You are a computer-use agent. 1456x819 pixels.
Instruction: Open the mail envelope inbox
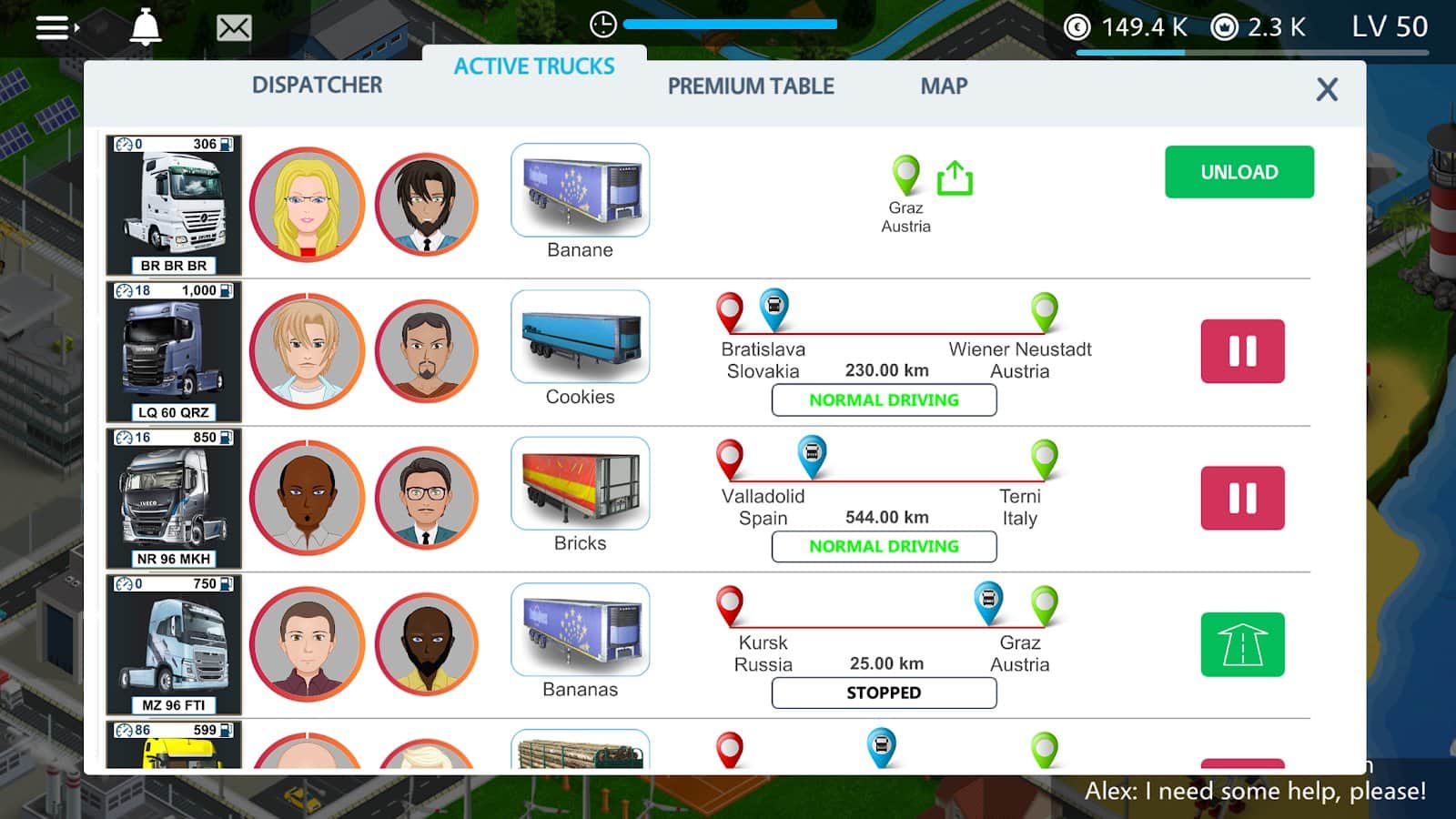pyautogui.click(x=234, y=28)
